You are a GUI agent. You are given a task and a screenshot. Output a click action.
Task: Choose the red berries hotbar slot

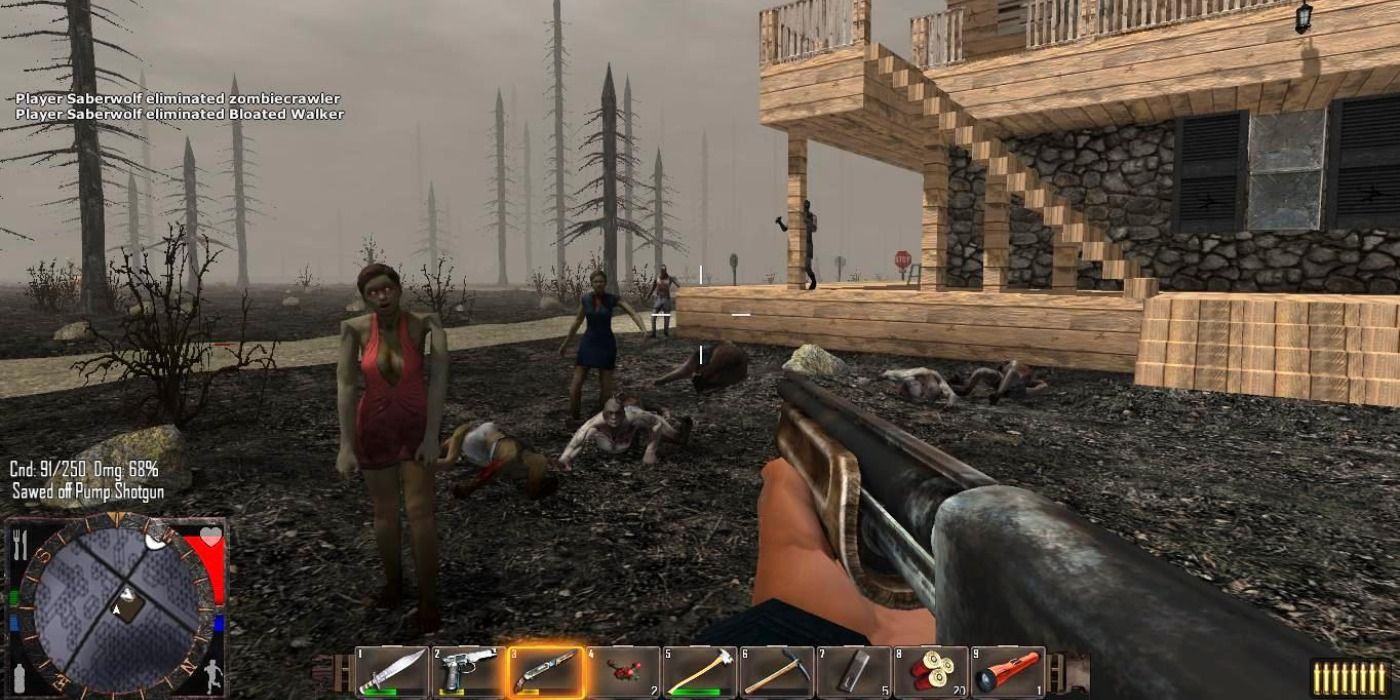[x=622, y=671]
